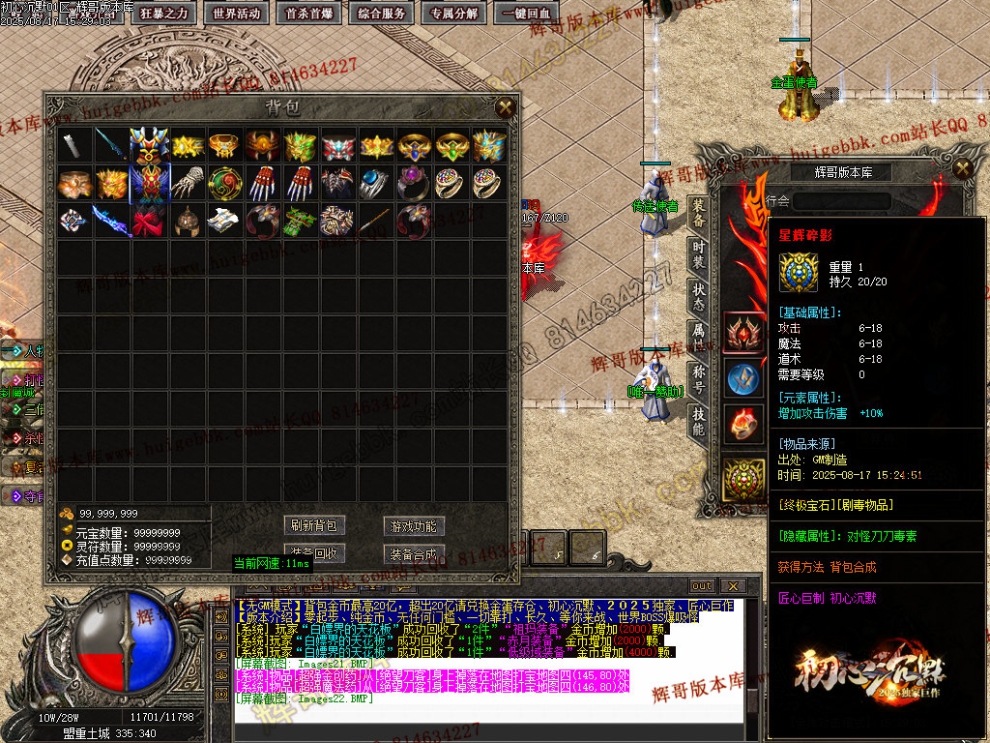
Task: Open the 游戏功能 game functions
Action: 413,526
